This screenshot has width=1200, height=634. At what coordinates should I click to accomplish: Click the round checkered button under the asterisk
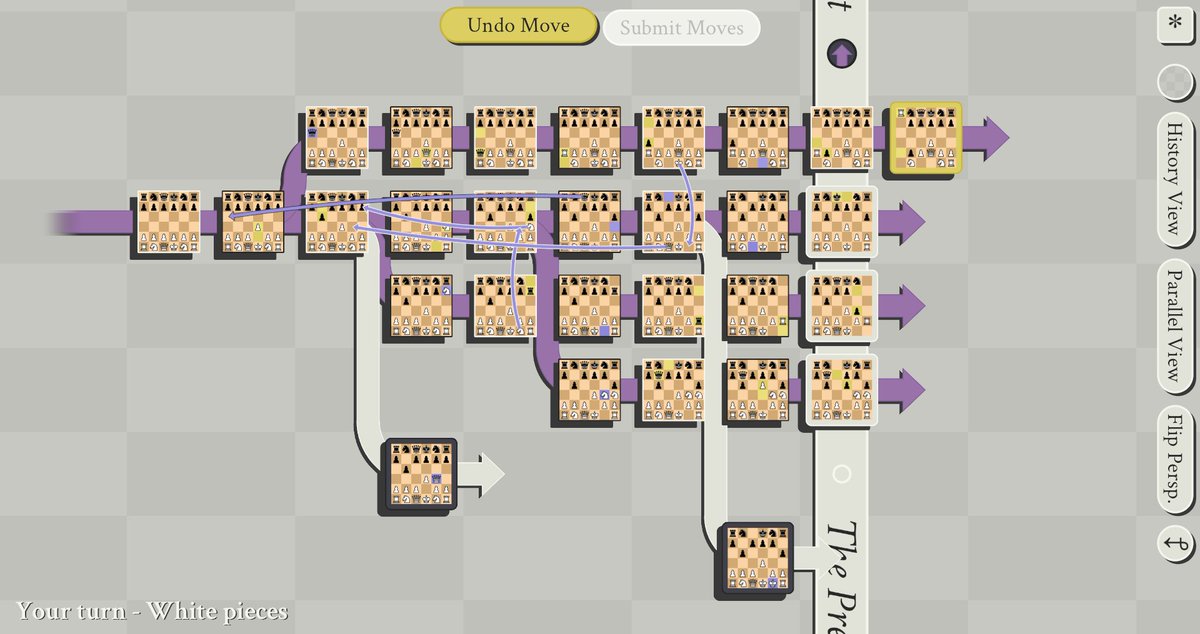[x=1176, y=83]
